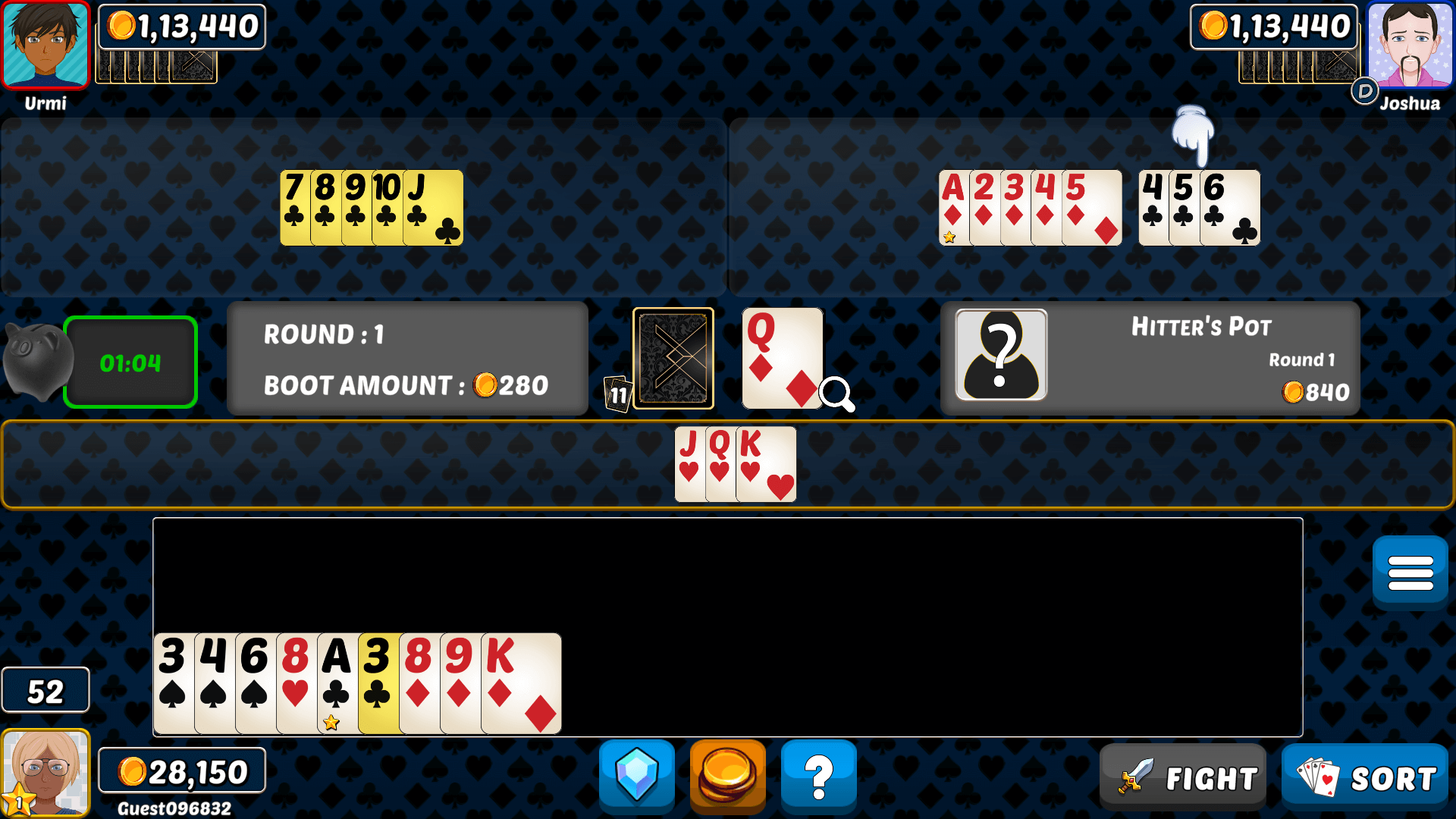Draw a card from the closed deck
The image size is (1456, 819).
pyautogui.click(x=673, y=356)
